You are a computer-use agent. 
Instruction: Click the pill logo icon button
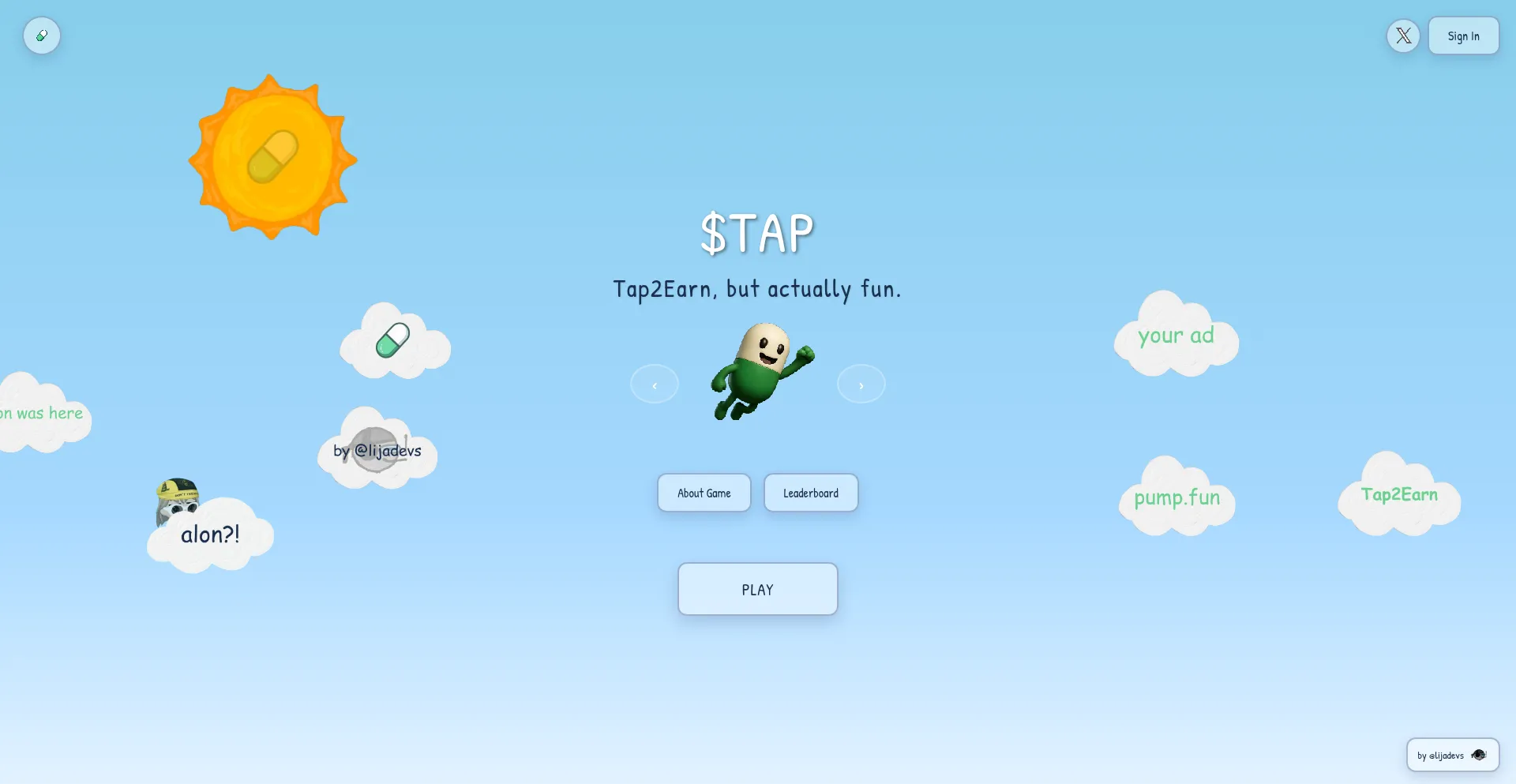click(x=42, y=36)
